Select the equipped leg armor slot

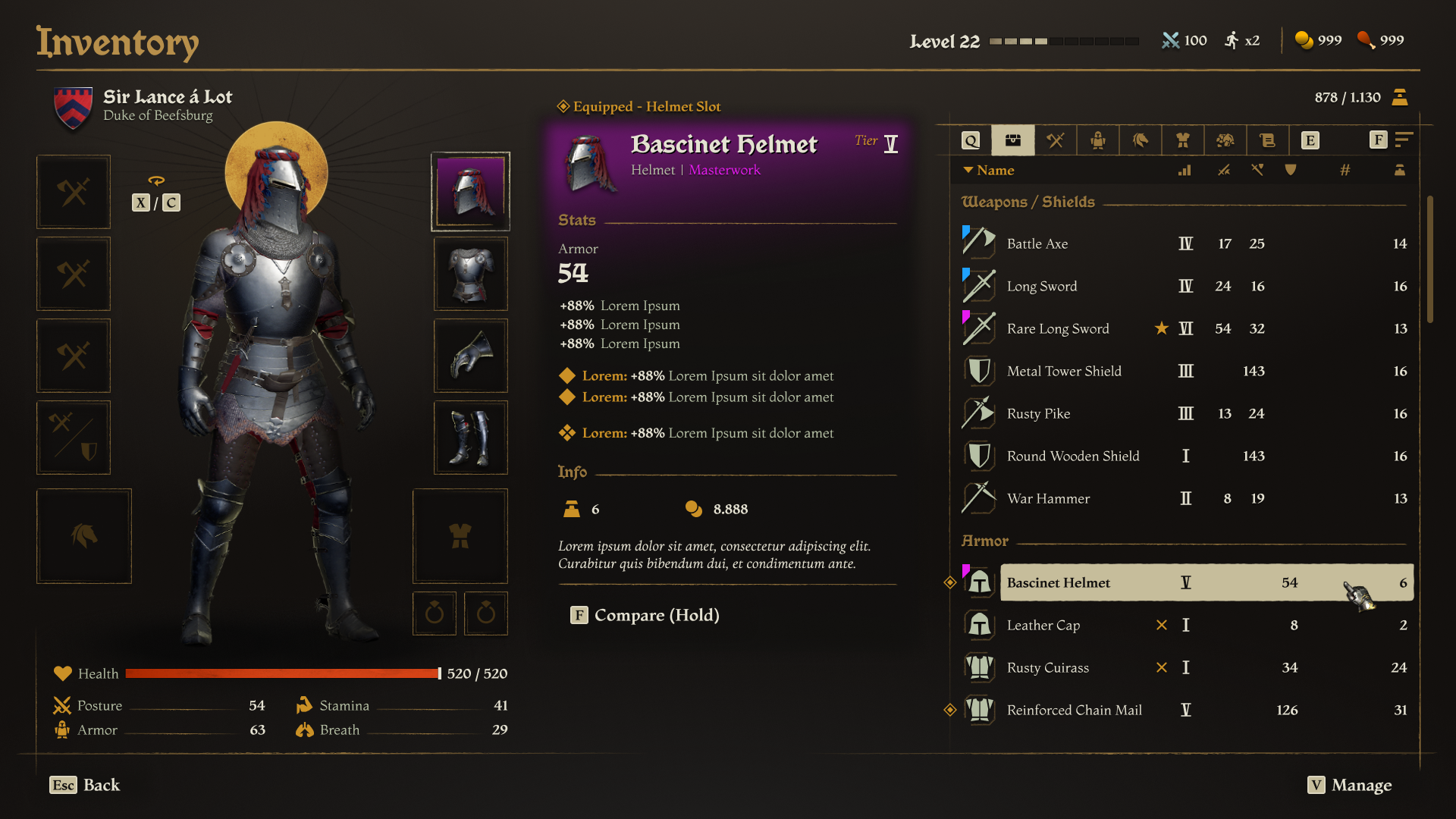[x=470, y=438]
